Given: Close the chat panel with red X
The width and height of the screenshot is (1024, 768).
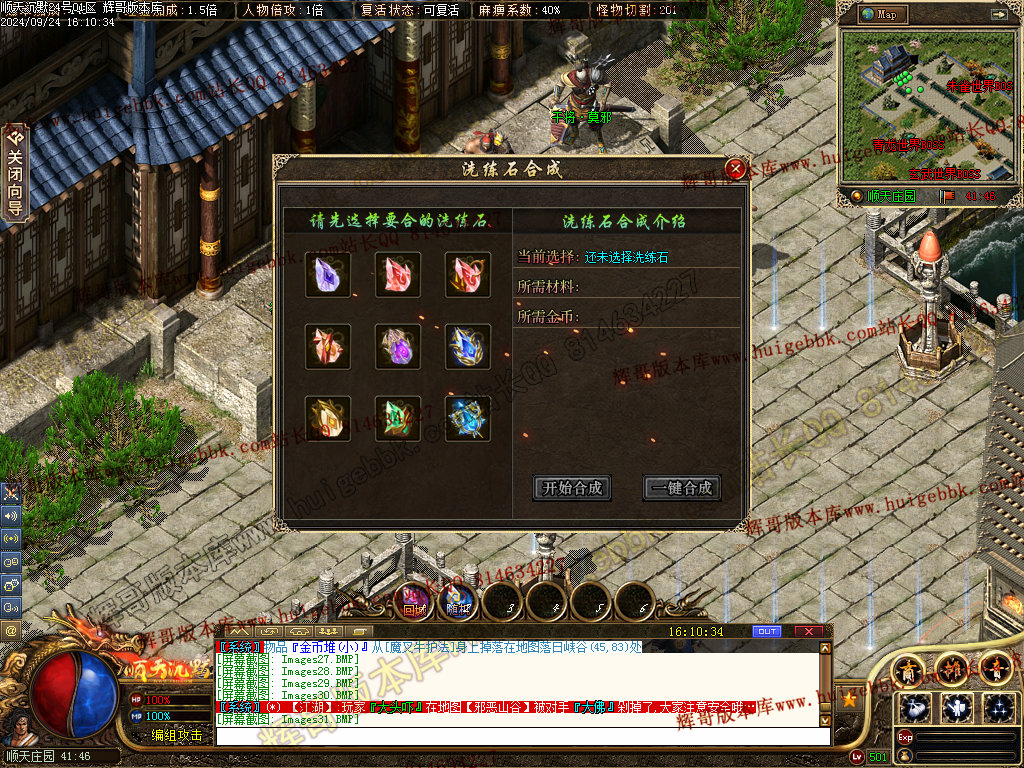Looking at the screenshot, I should [x=808, y=632].
